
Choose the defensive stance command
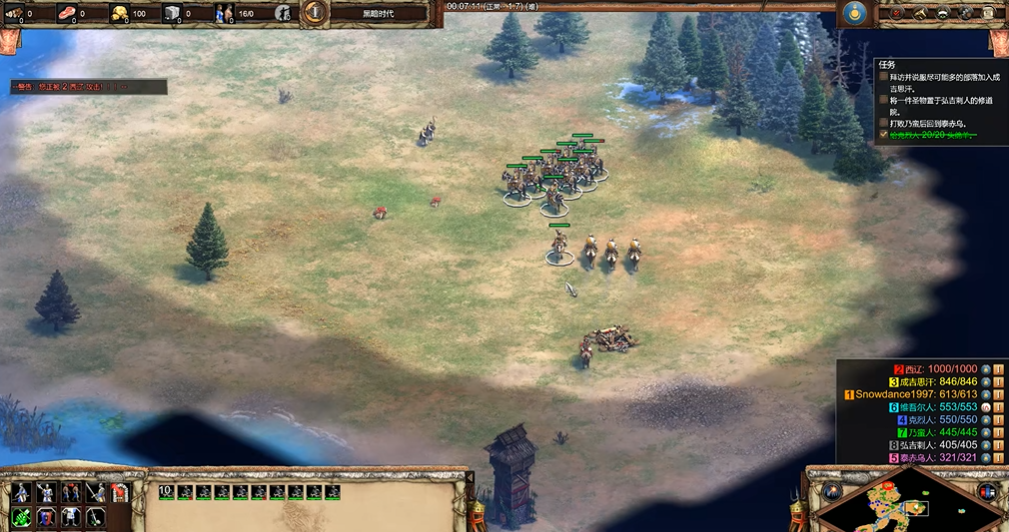click(46, 492)
